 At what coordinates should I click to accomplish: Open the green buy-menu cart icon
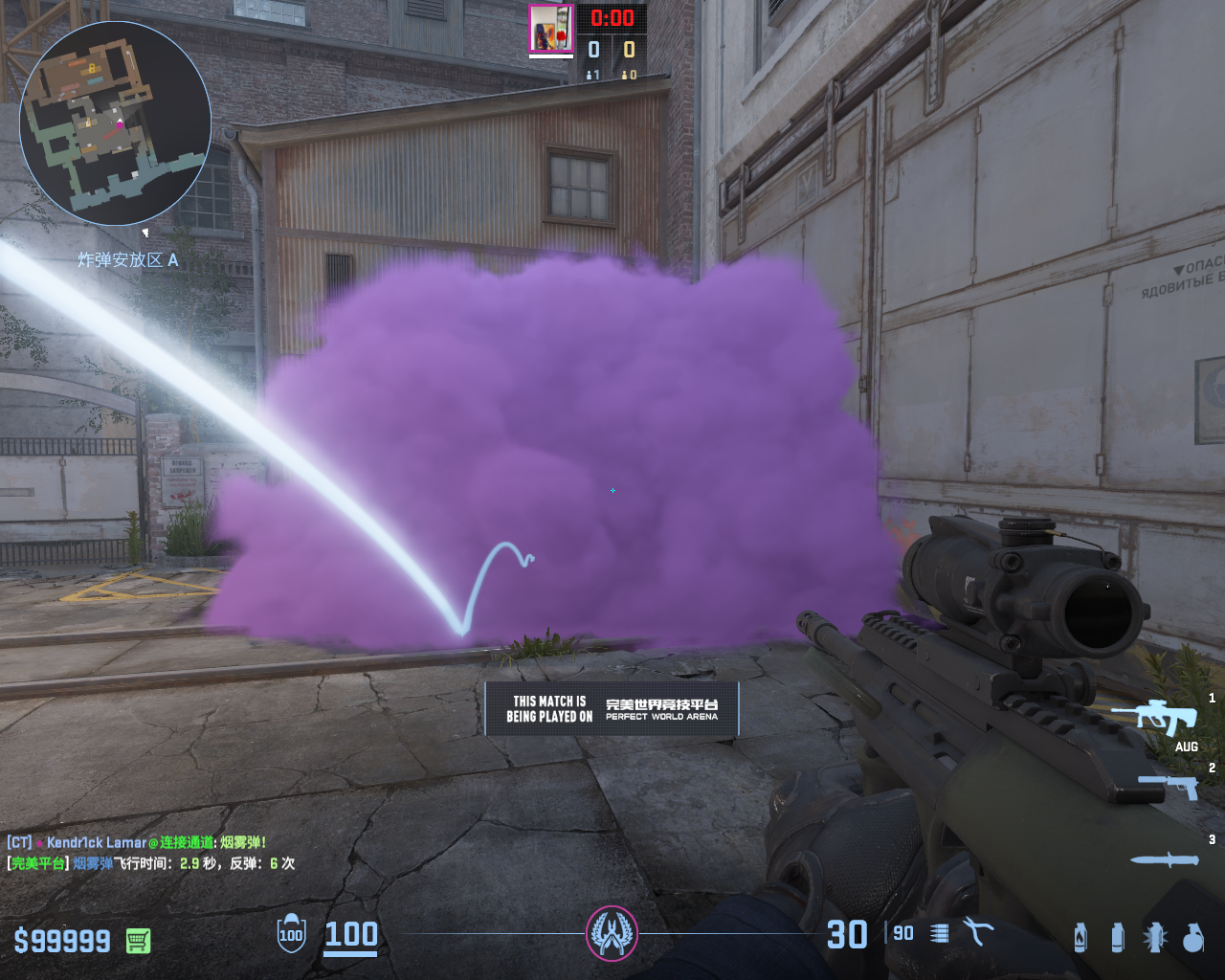coord(139,941)
